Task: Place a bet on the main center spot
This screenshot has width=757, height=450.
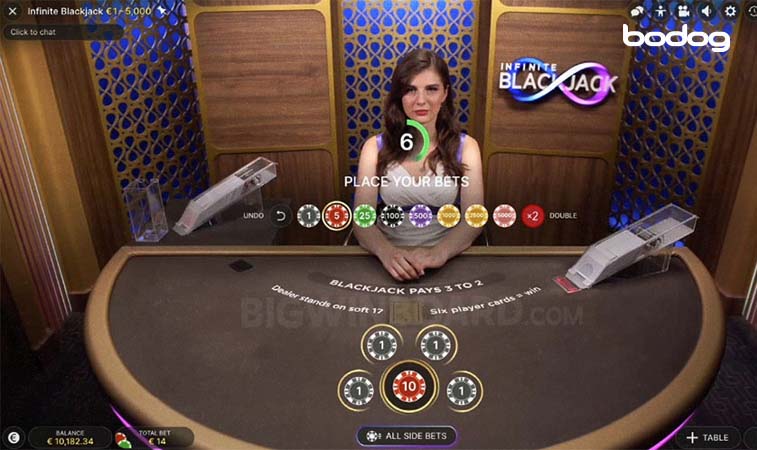Action: tap(408, 386)
